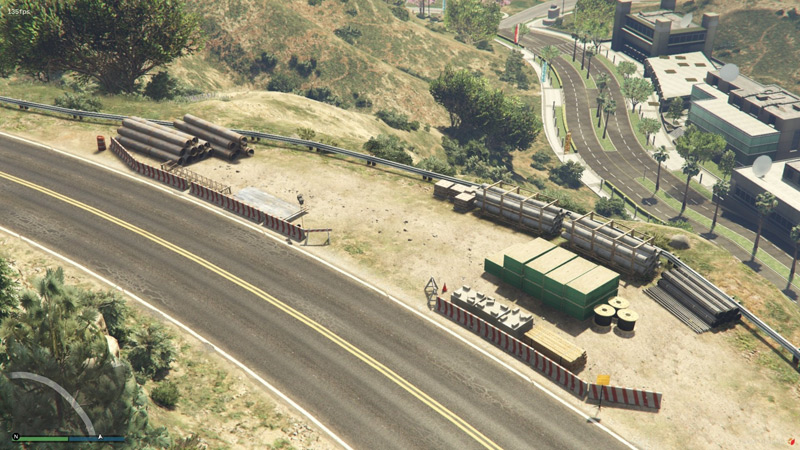The width and height of the screenshot is (800, 450).
Task: Click the north compass marker on the minimap
Action: [x=15, y=437]
